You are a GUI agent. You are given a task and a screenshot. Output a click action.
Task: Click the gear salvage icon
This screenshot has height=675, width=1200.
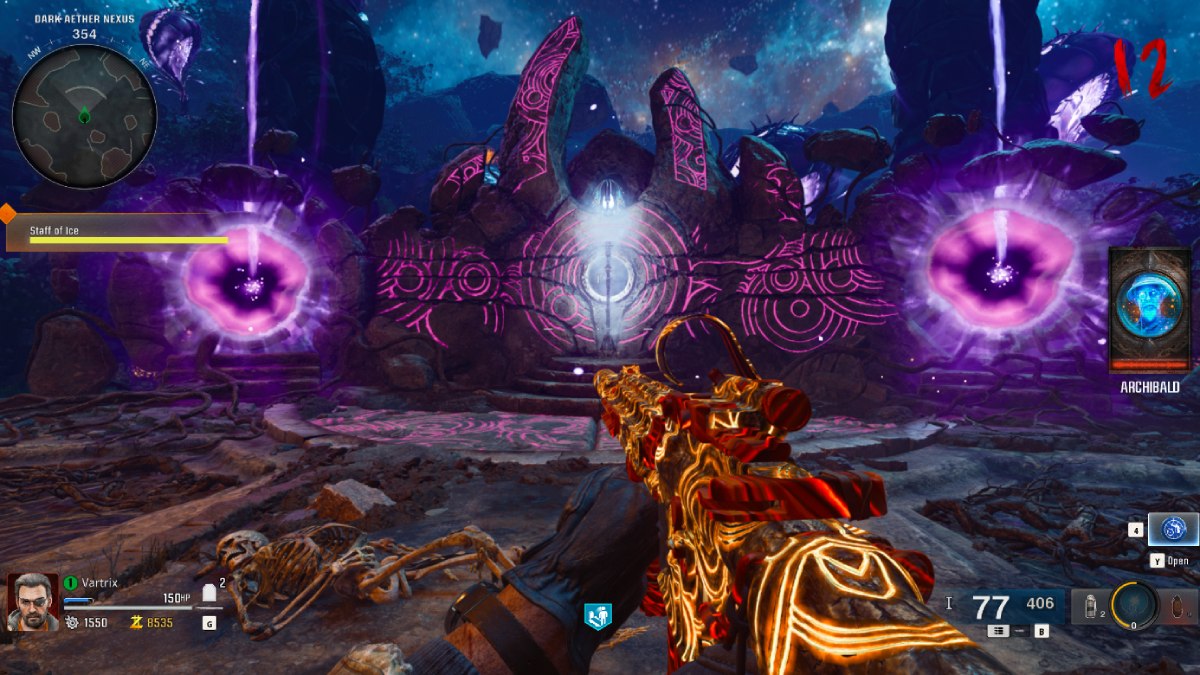point(72,622)
